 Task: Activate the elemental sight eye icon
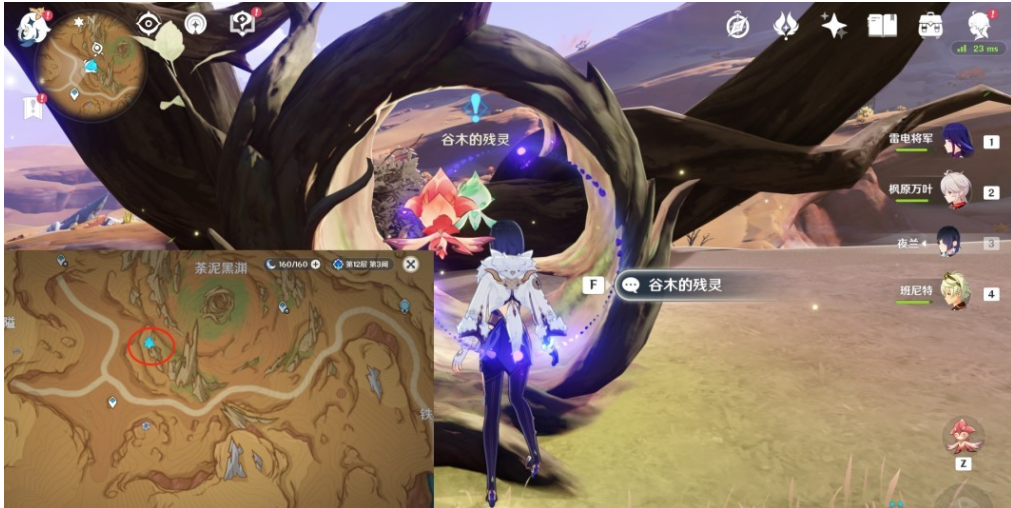point(150,25)
